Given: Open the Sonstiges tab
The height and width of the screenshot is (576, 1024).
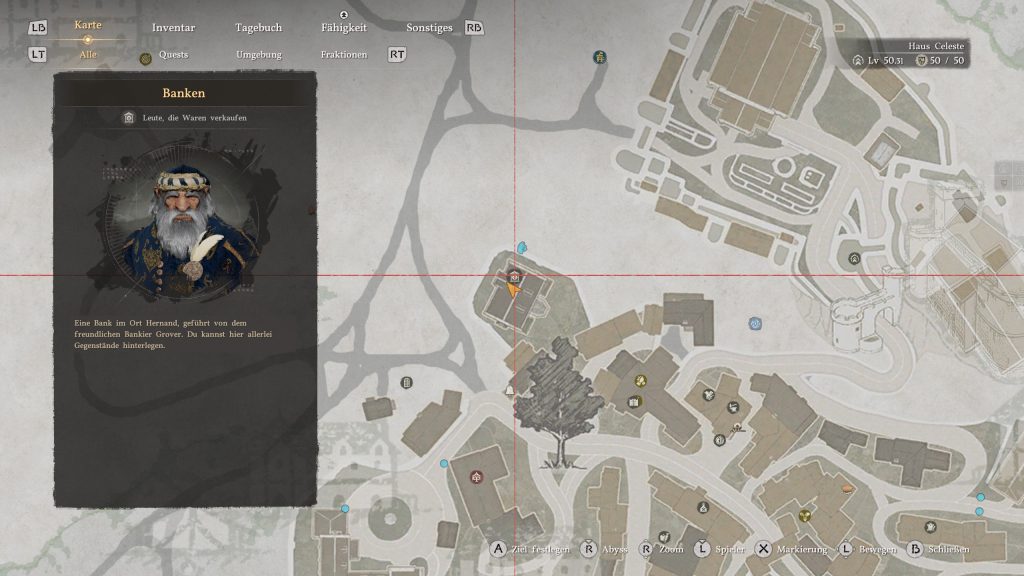Looking at the screenshot, I should coord(429,28).
